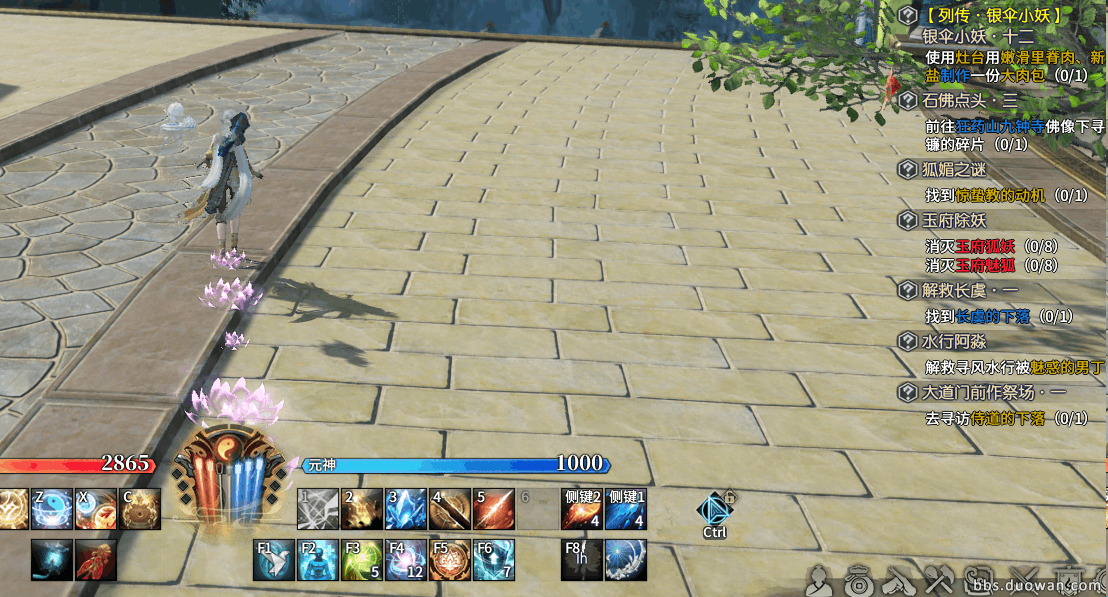Activate the lotus emblem skill on F5

[x=450, y=560]
